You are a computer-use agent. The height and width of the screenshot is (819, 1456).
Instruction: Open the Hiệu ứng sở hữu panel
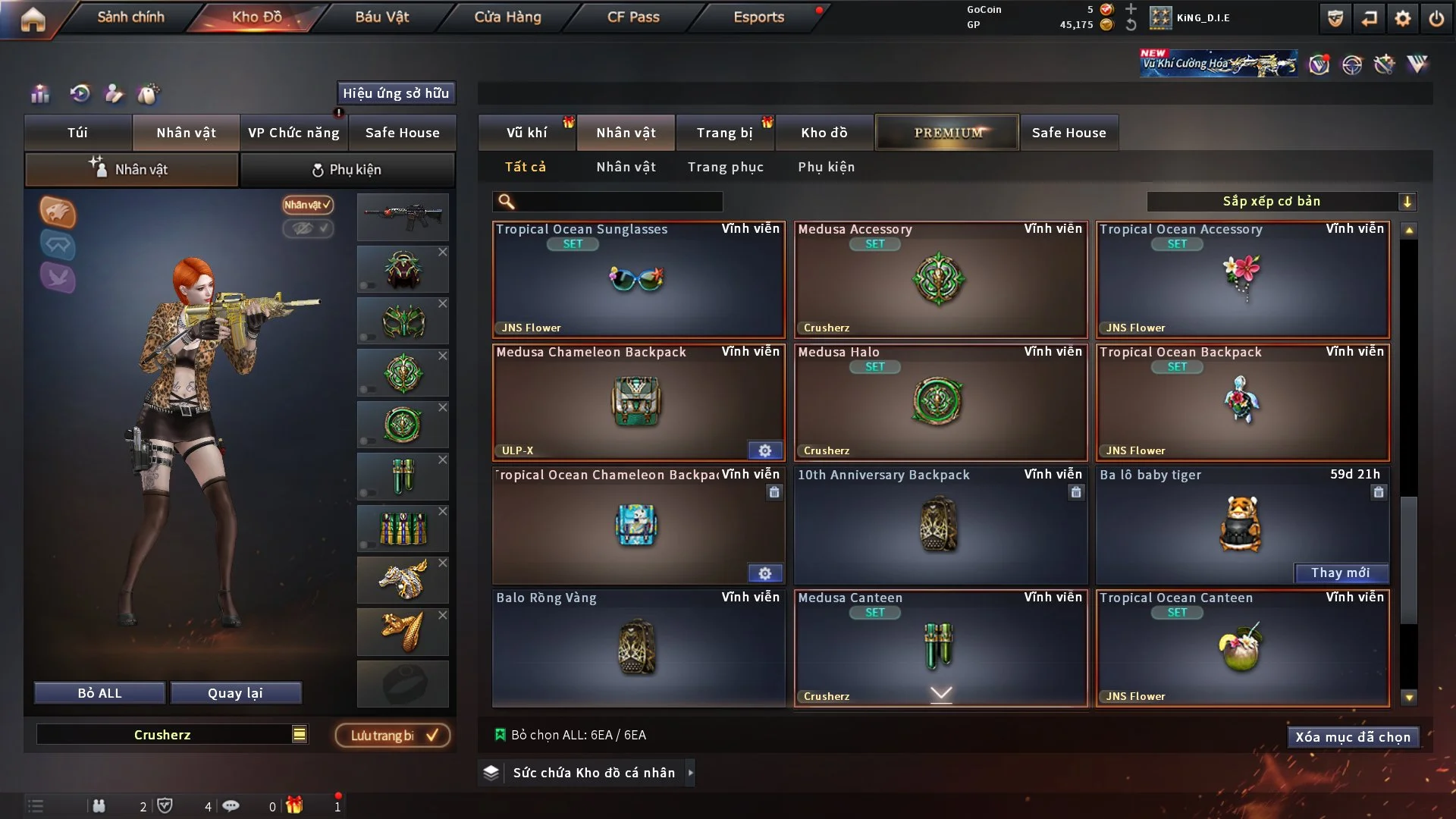pos(395,93)
